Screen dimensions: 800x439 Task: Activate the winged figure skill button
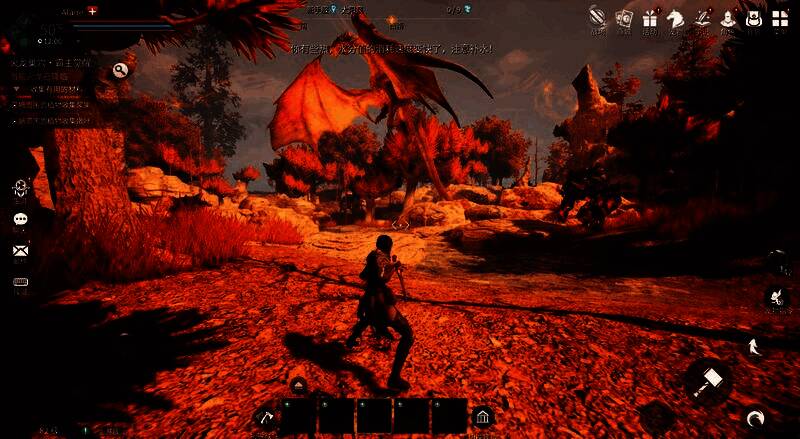click(x=775, y=297)
